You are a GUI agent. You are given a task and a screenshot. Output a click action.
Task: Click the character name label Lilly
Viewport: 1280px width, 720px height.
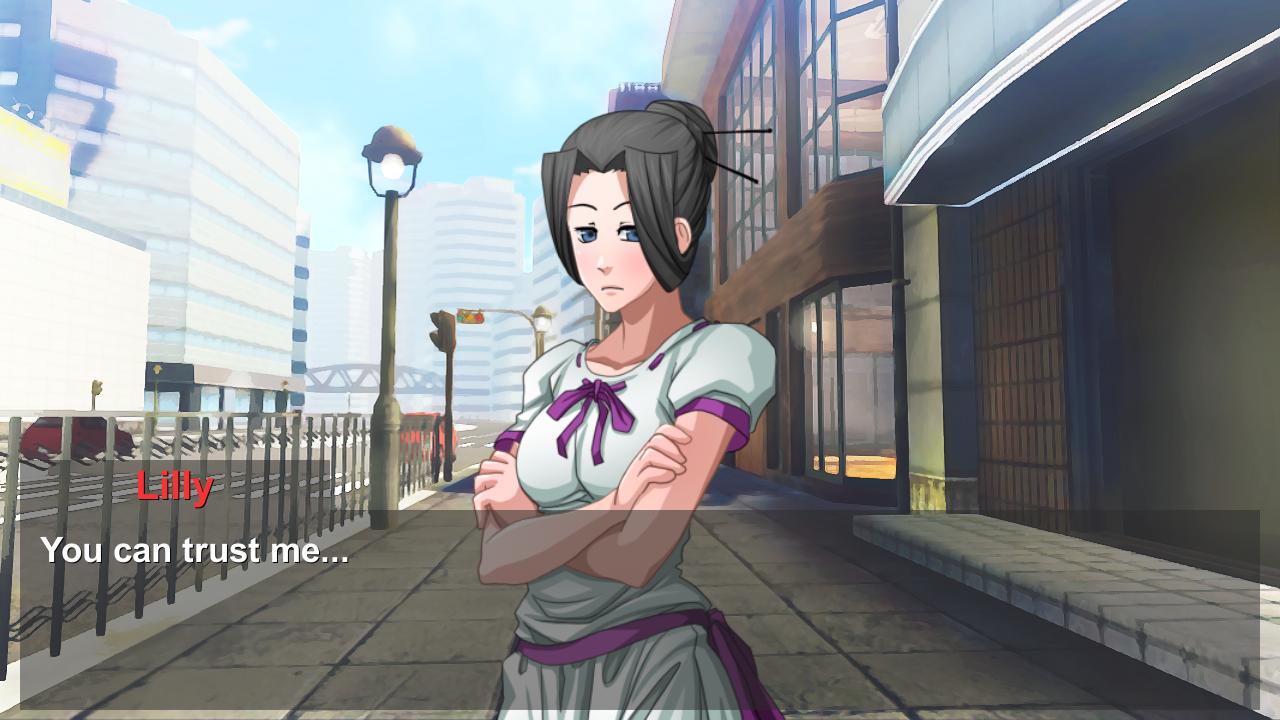[x=172, y=487]
